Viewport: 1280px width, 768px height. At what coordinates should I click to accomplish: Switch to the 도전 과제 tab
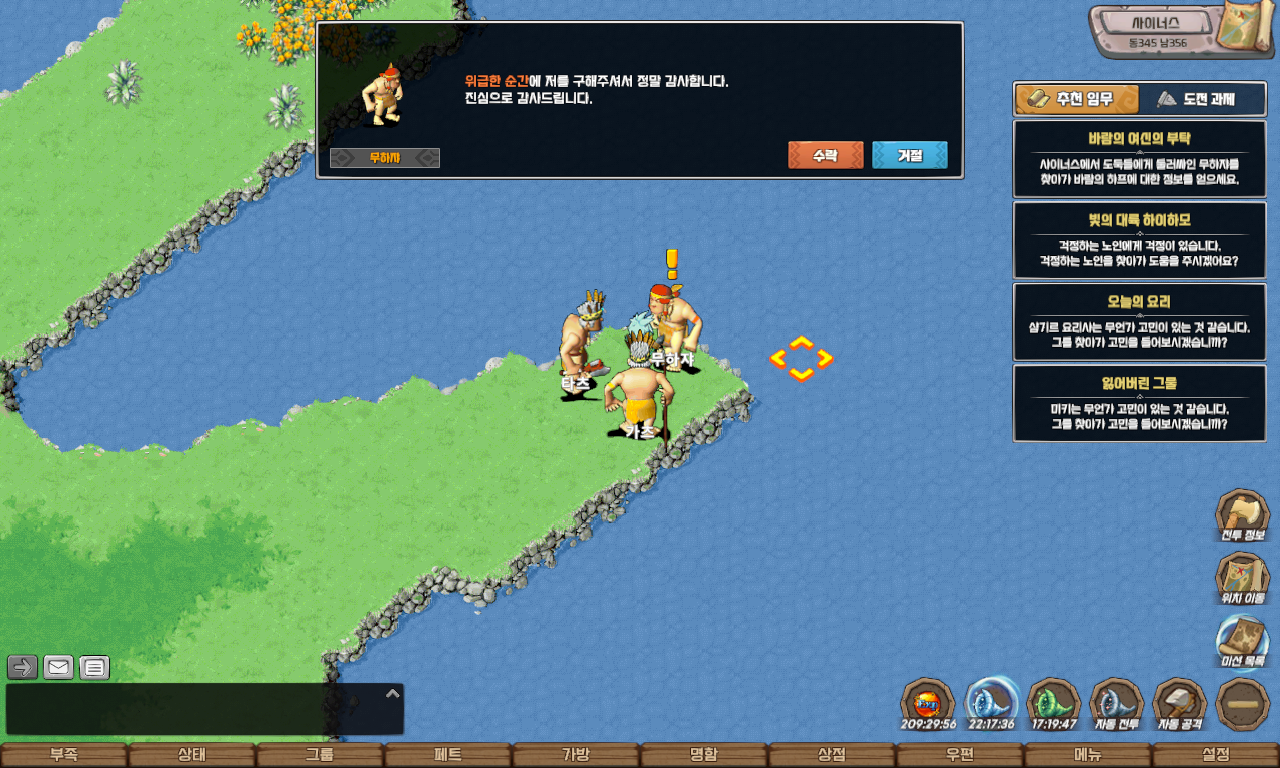pos(1194,99)
